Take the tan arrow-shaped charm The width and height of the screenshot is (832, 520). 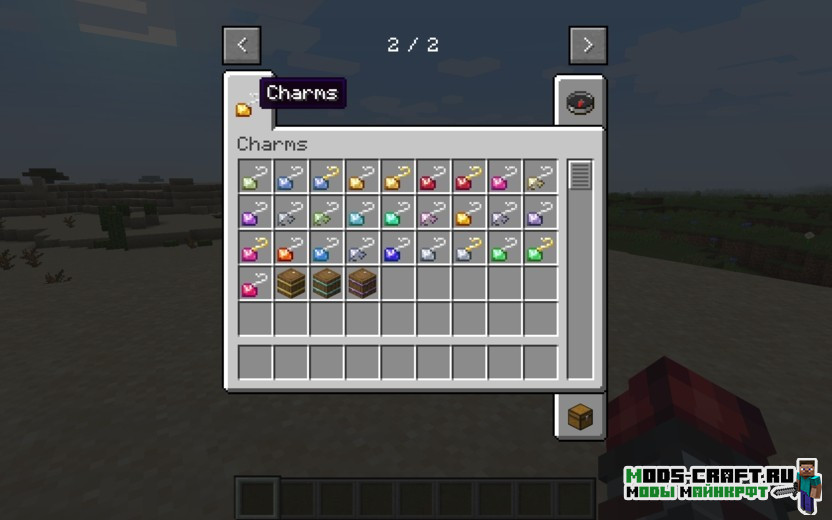[x=540, y=178]
